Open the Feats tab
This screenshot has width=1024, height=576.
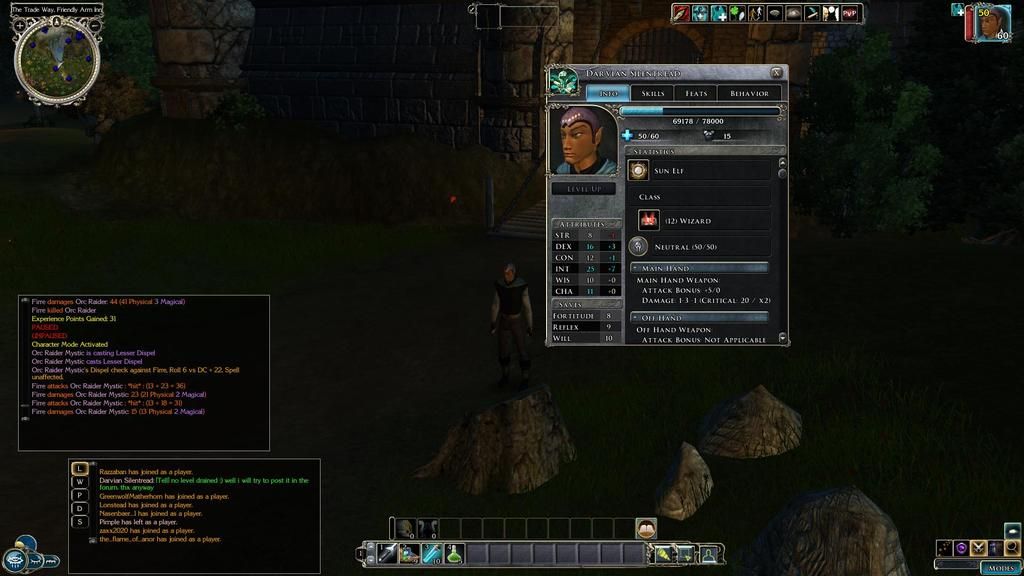tap(696, 93)
